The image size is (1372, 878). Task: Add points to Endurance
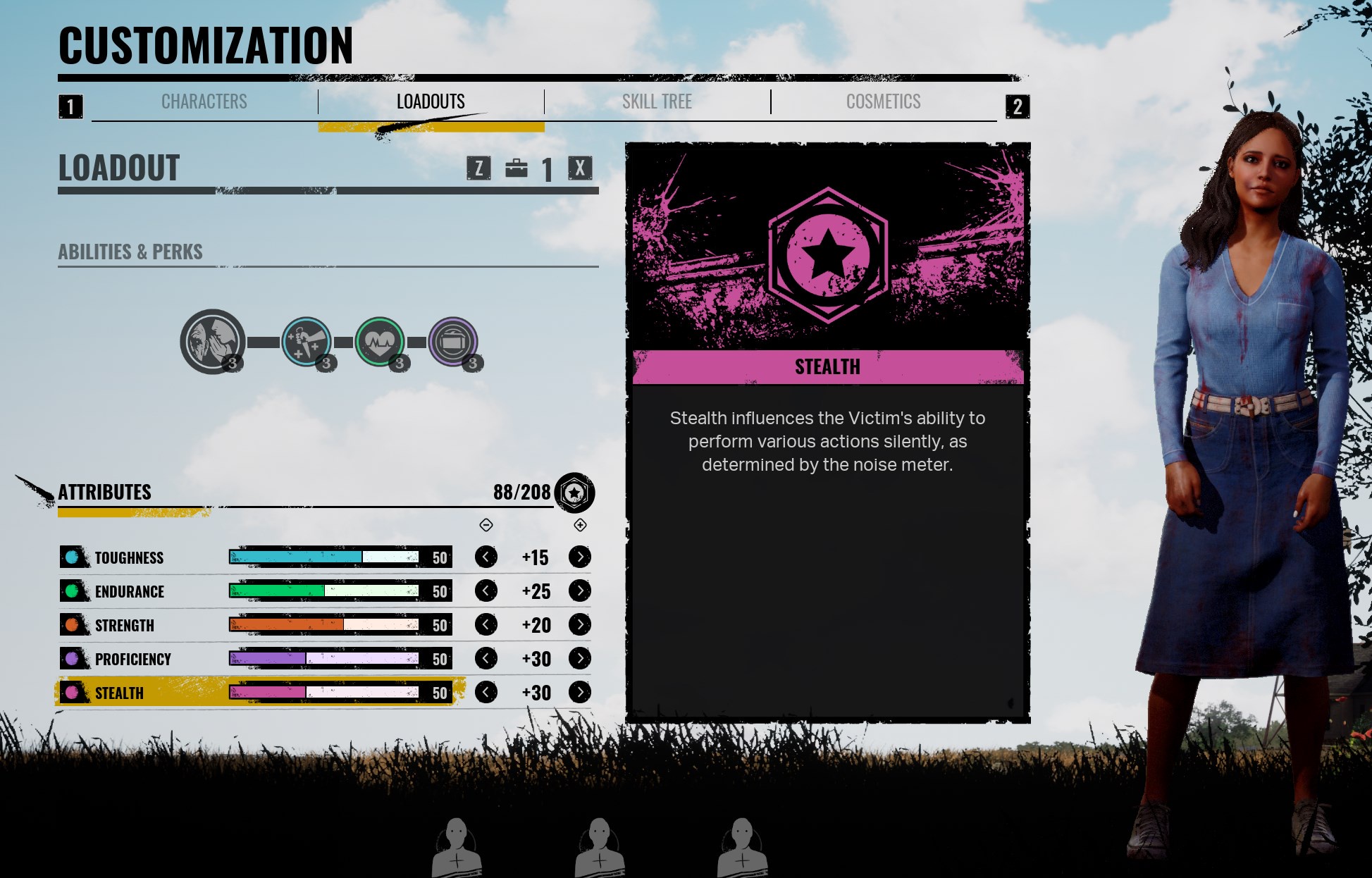[x=580, y=591]
